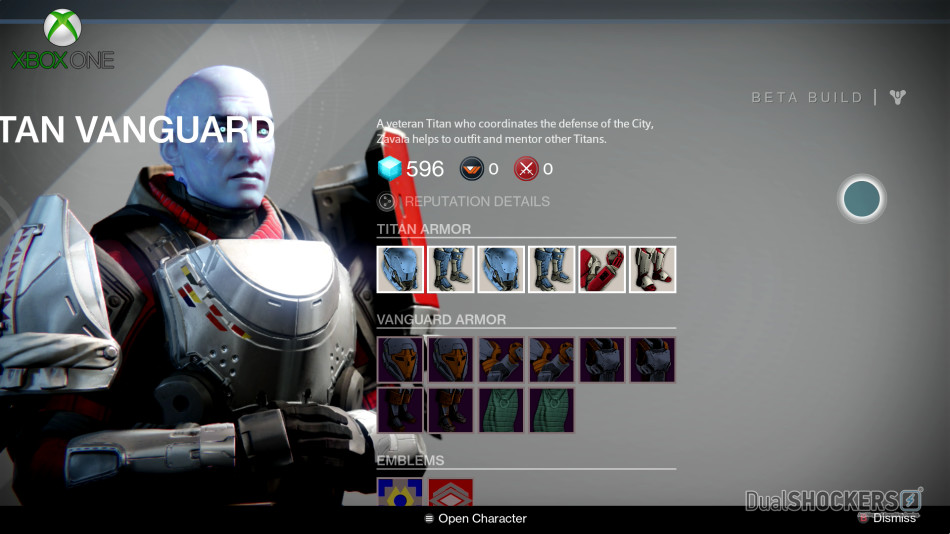Select the red diamond emblem
This screenshot has width=950, height=534.
(450, 492)
